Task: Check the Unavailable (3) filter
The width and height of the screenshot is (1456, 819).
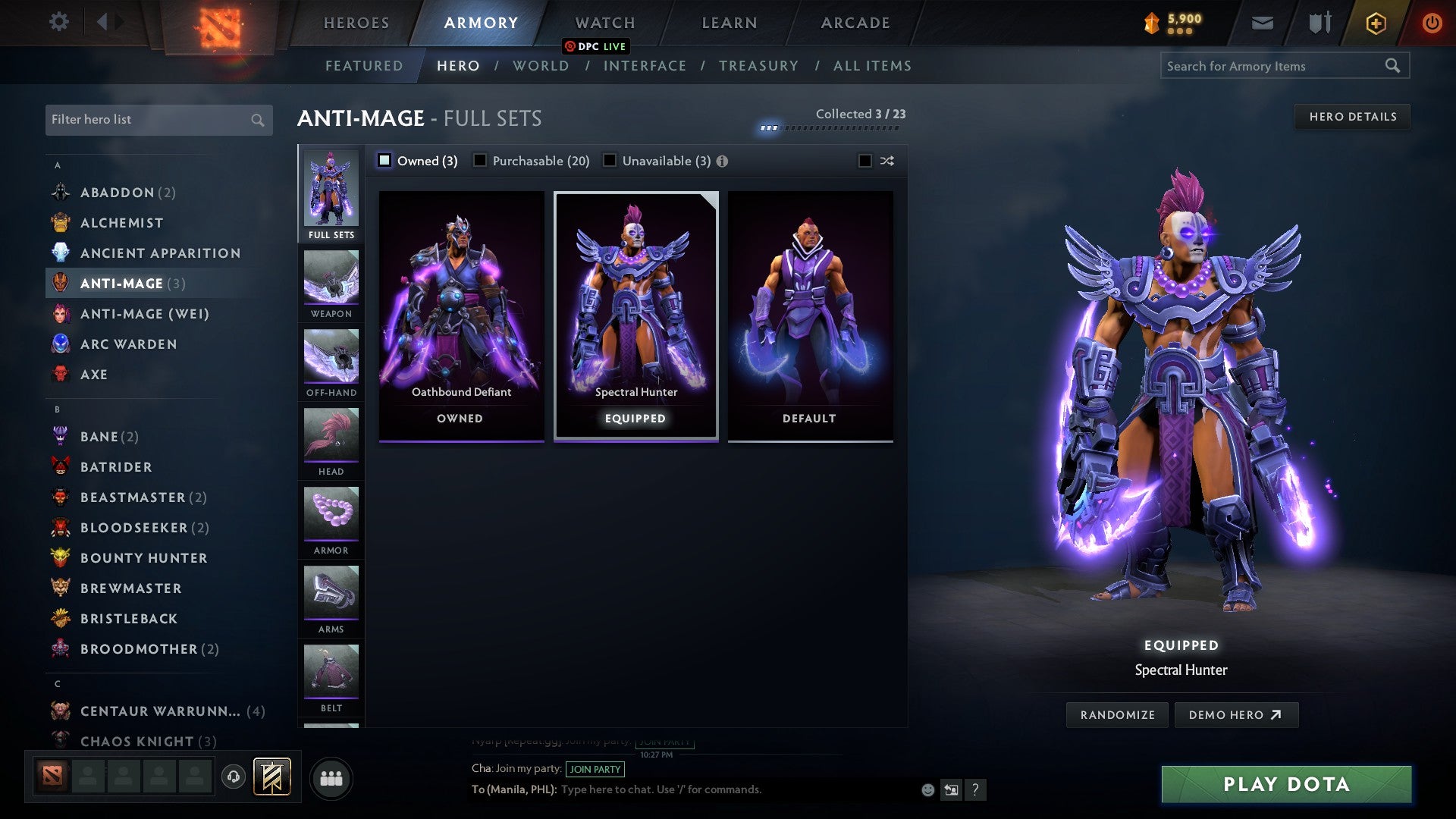Action: click(610, 161)
